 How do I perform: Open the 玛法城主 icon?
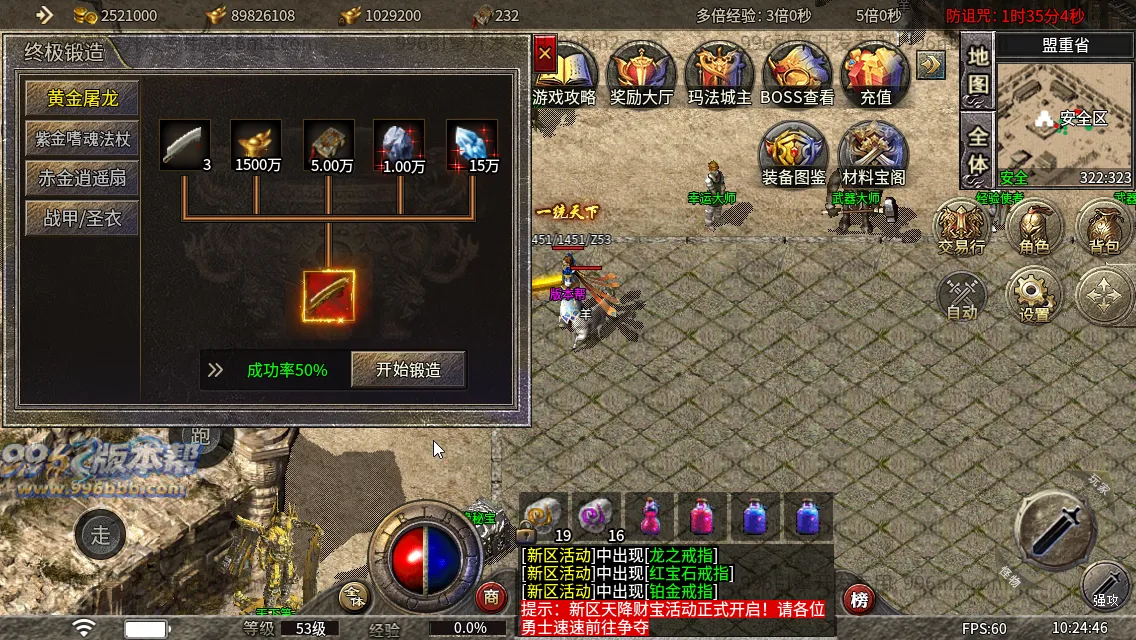719,74
